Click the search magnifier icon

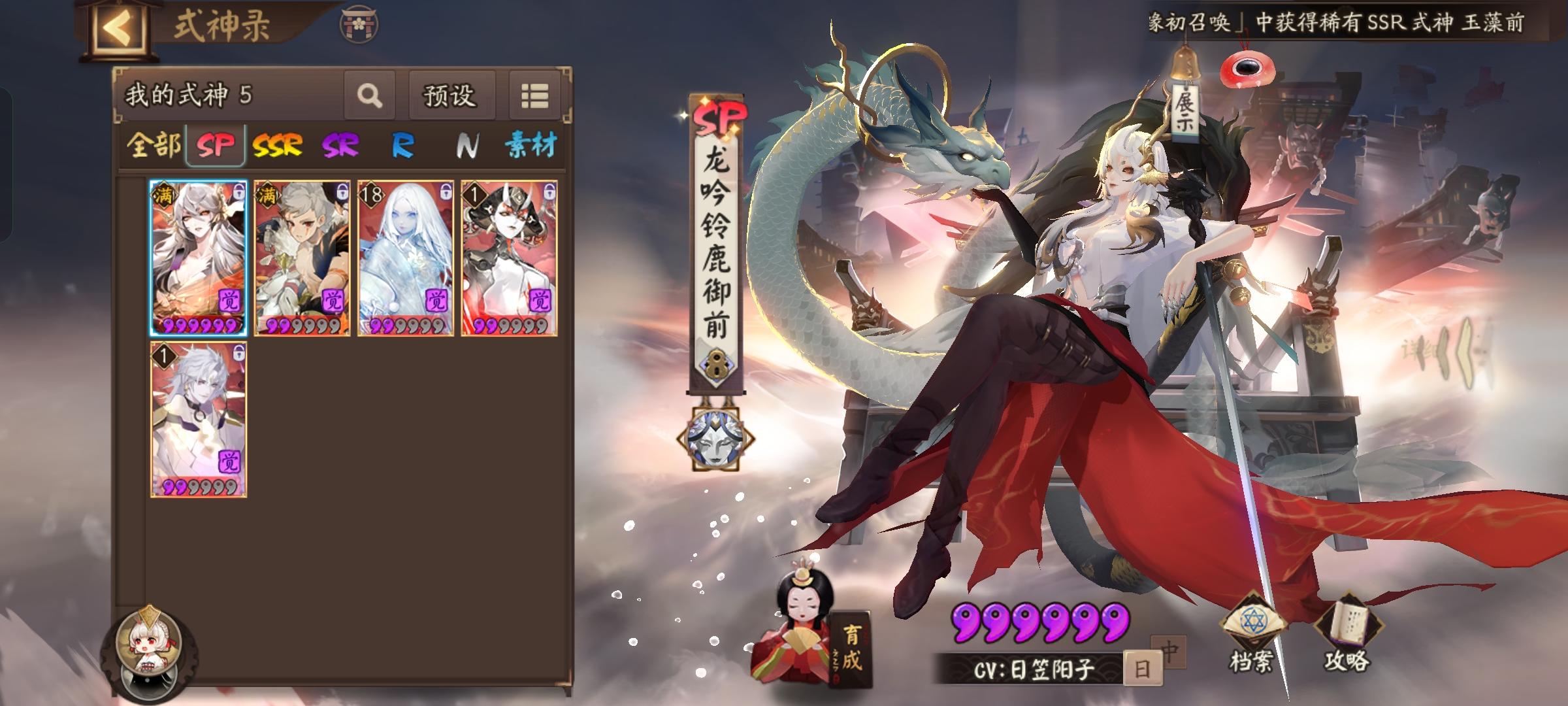click(370, 95)
